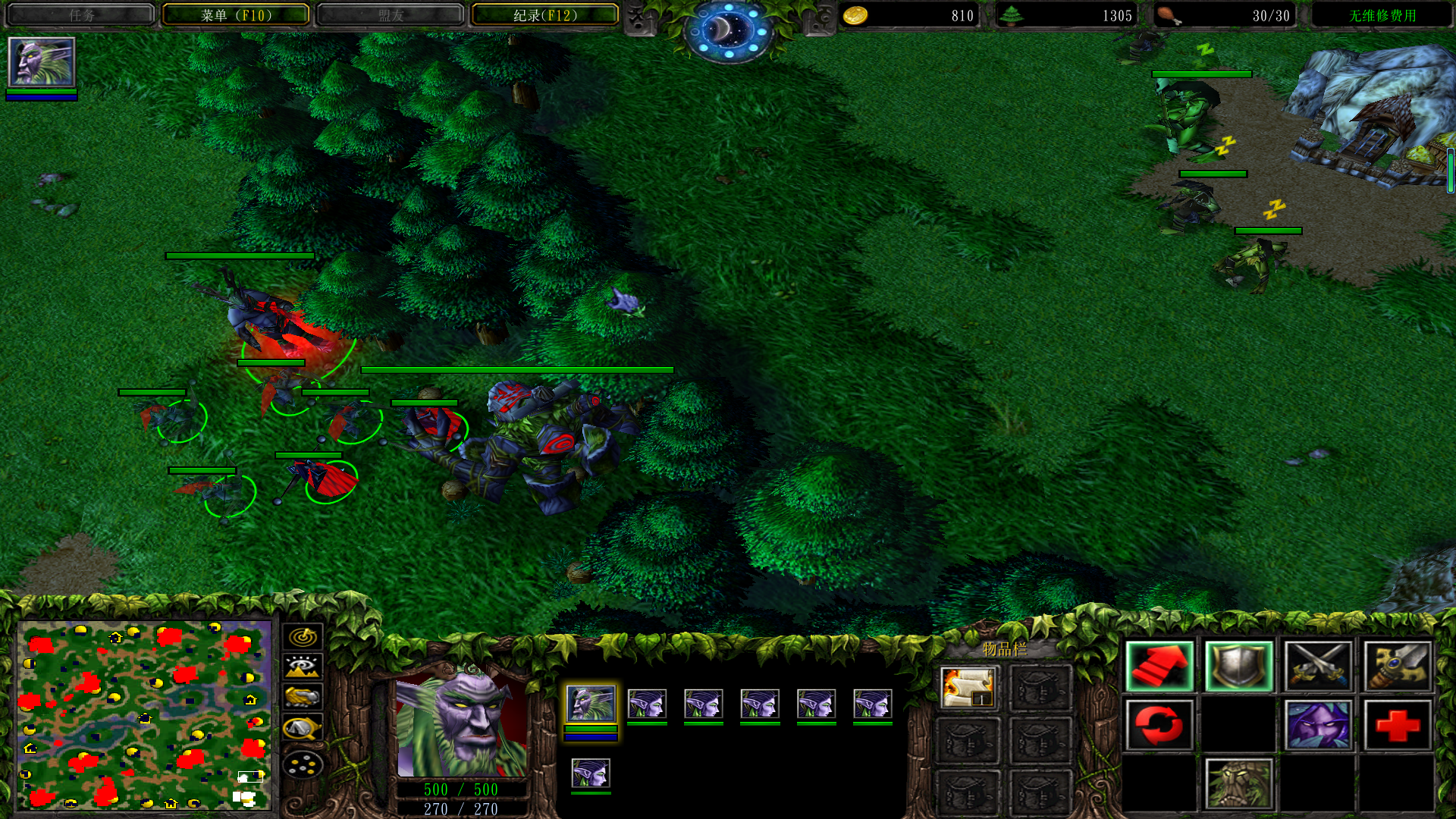Toggle the formation movement button

click(303, 764)
